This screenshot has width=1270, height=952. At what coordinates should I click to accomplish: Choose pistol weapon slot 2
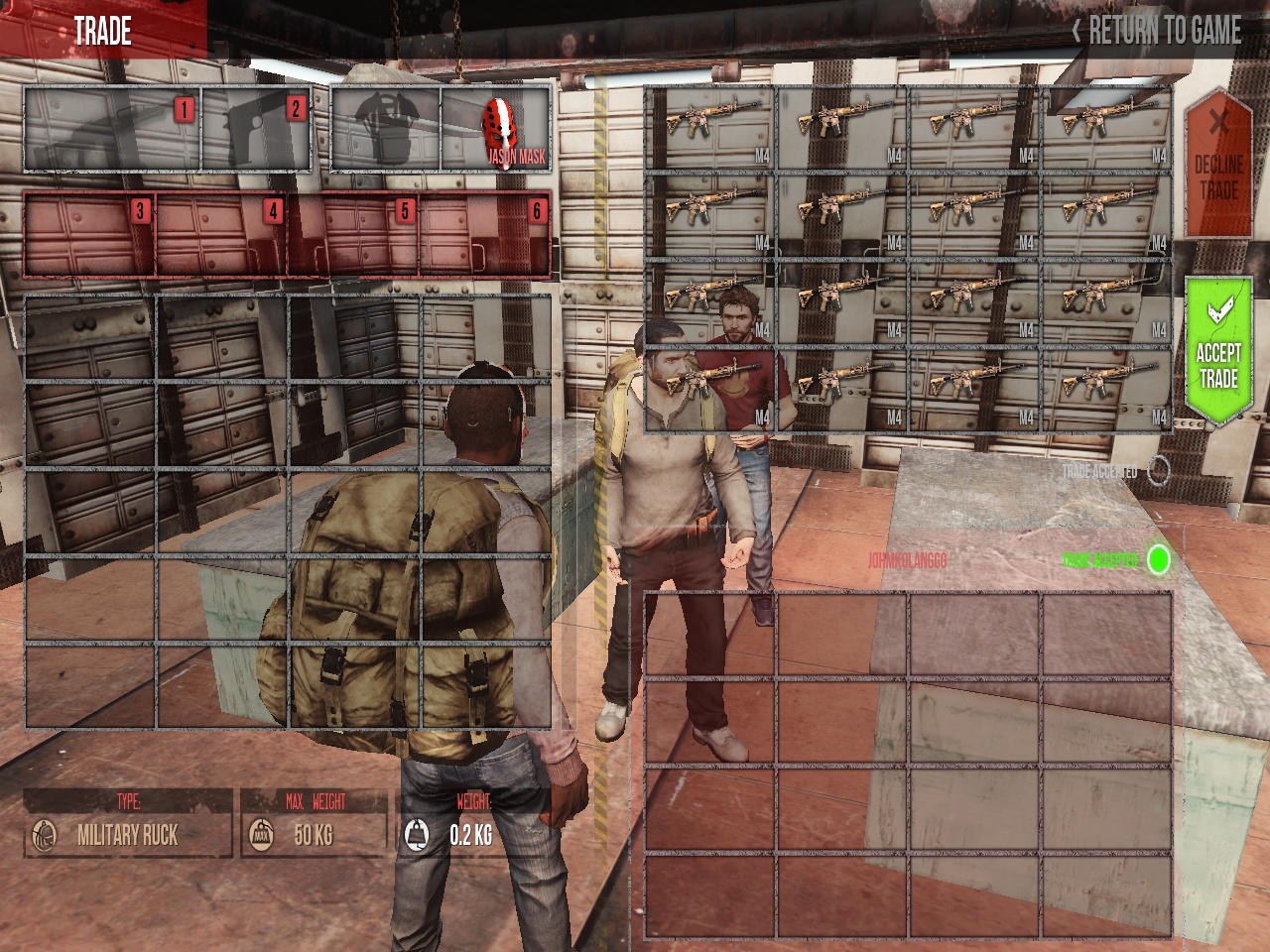point(257,130)
